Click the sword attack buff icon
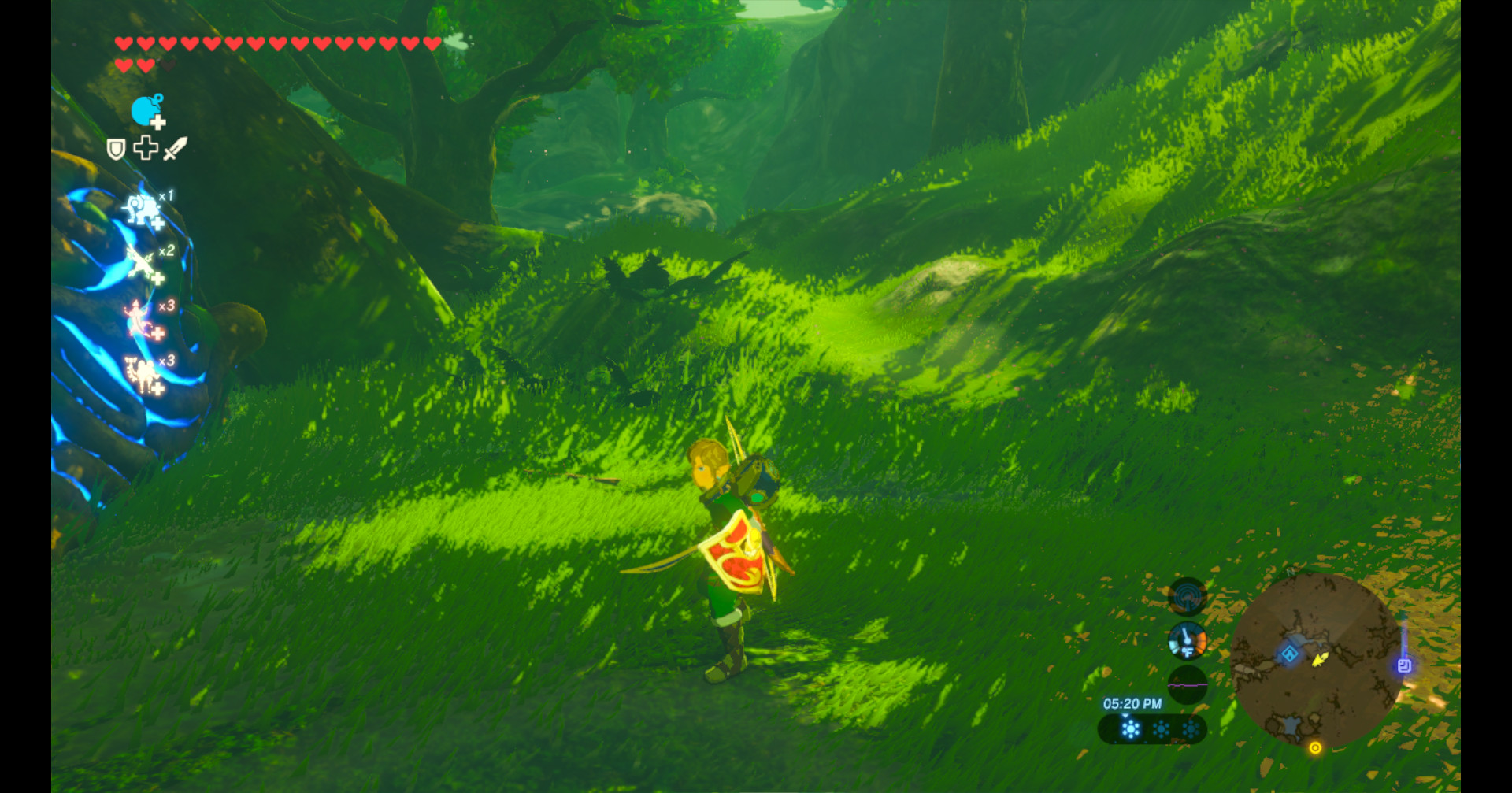Image resolution: width=1512 pixels, height=793 pixels. click(x=175, y=148)
